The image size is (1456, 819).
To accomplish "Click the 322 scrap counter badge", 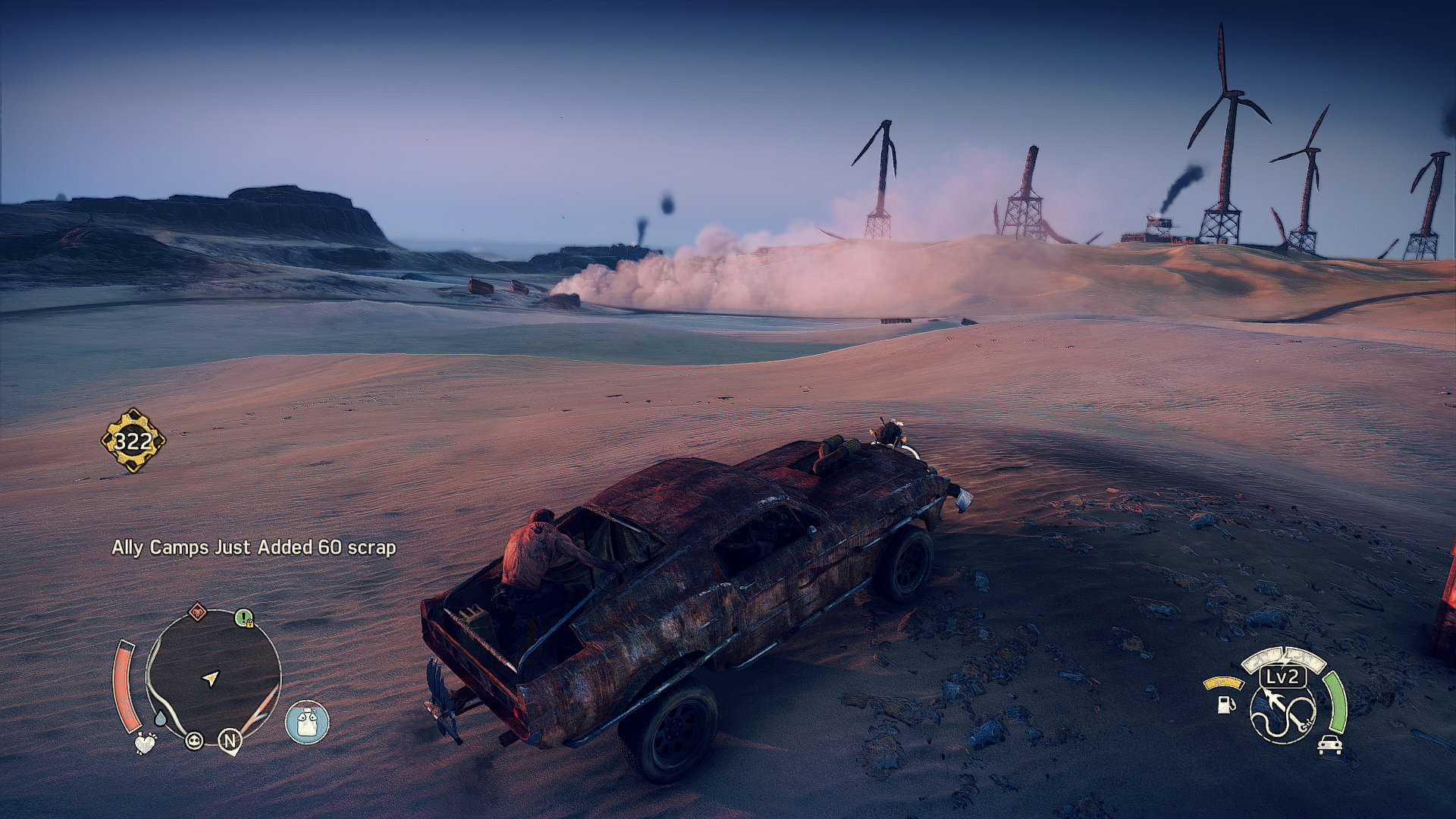I will 133,441.
